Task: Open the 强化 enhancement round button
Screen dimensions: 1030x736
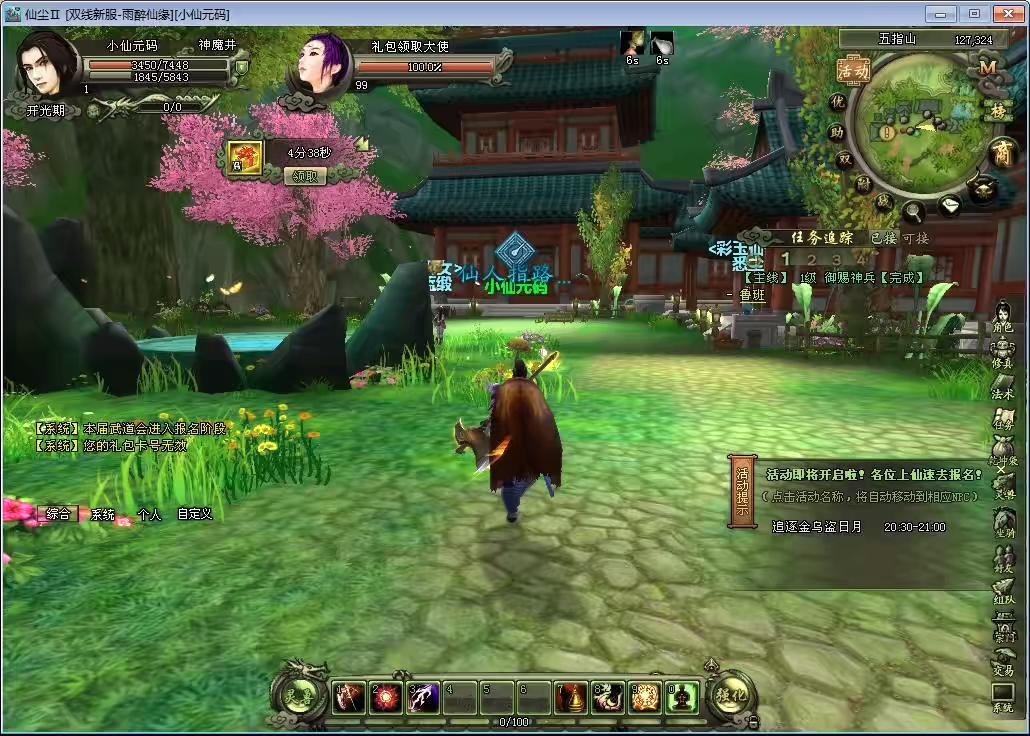Action: pos(731,693)
